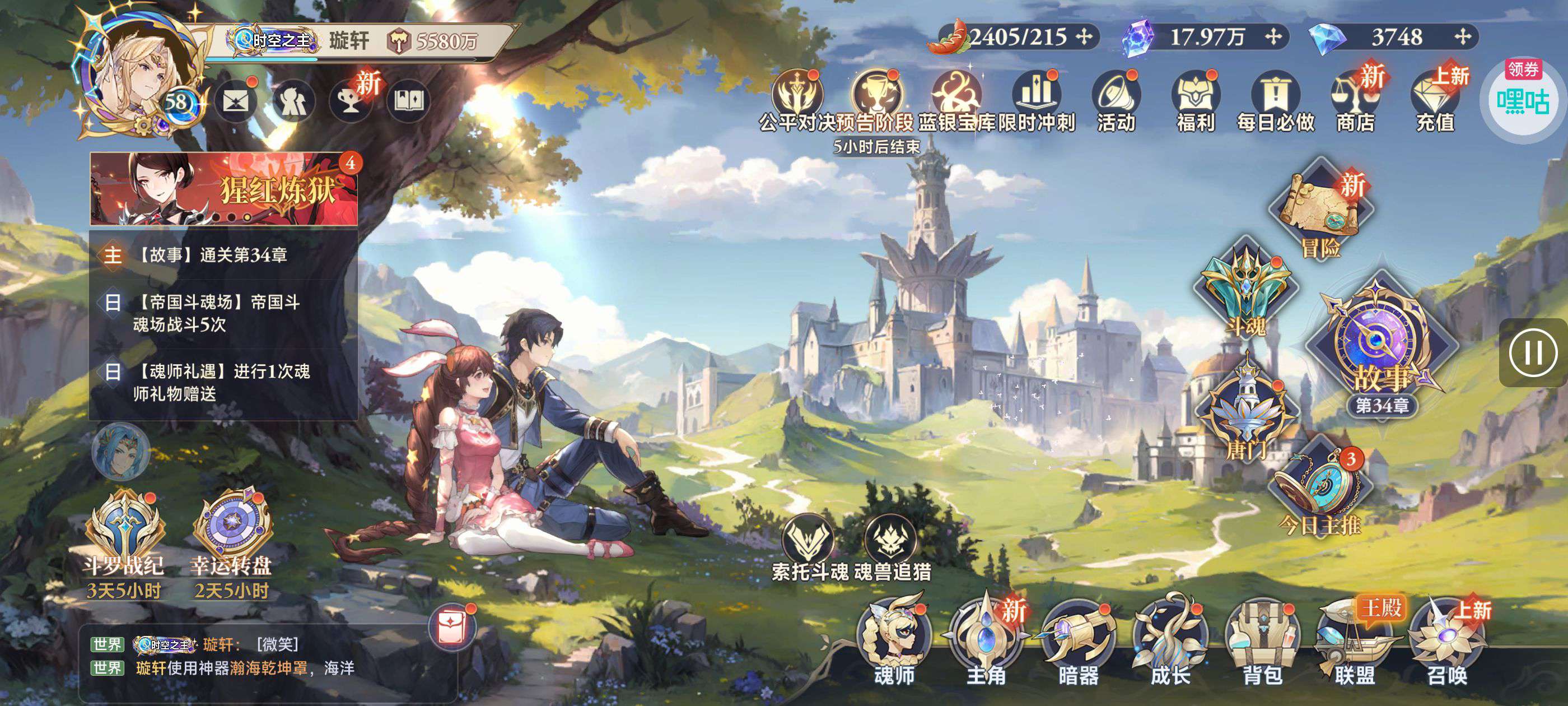Screen dimensions: 1568x706
Task: Open the 联盟 alliance menu
Action: click(1354, 640)
